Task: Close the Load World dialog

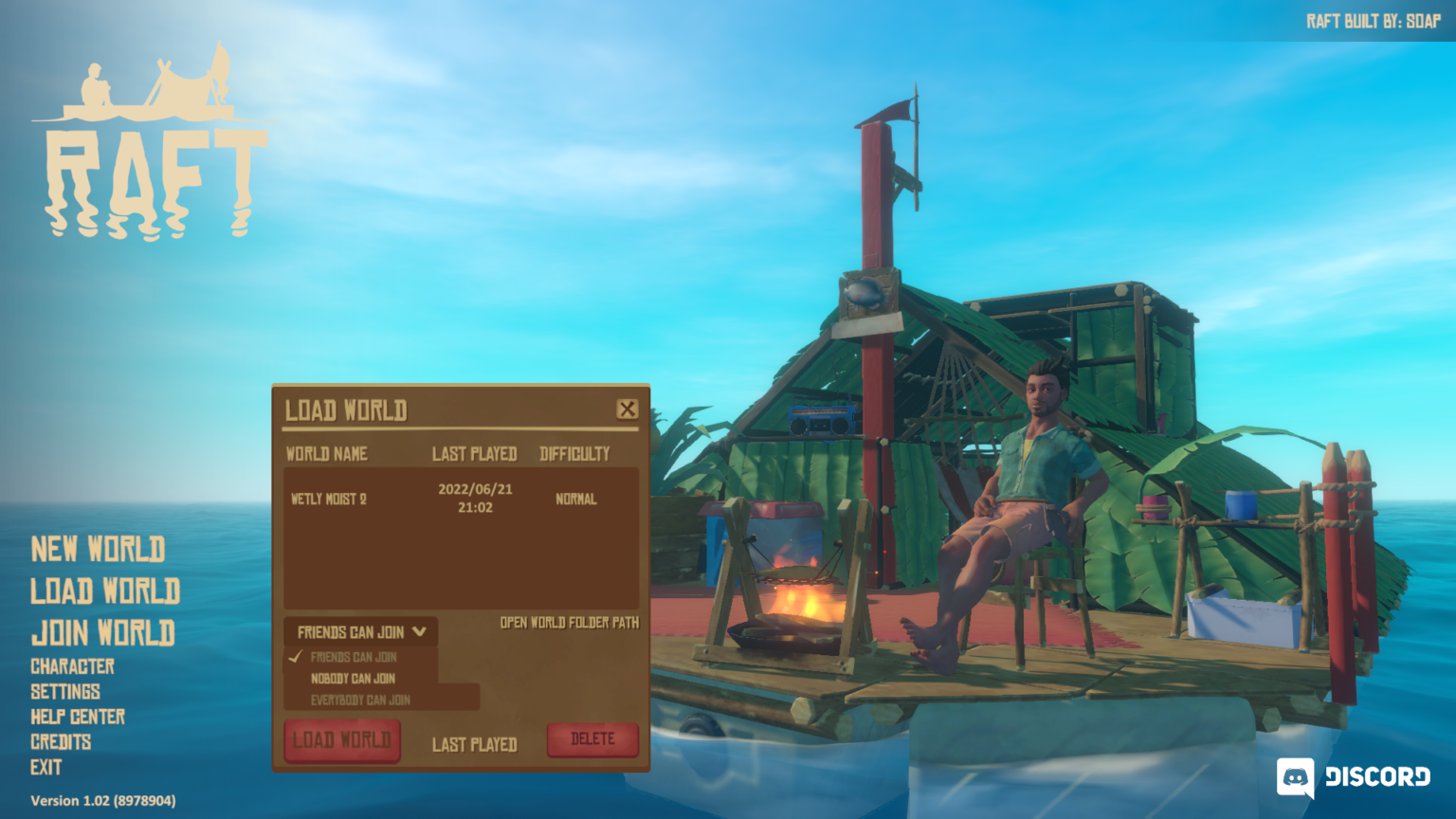Action: 627,409
